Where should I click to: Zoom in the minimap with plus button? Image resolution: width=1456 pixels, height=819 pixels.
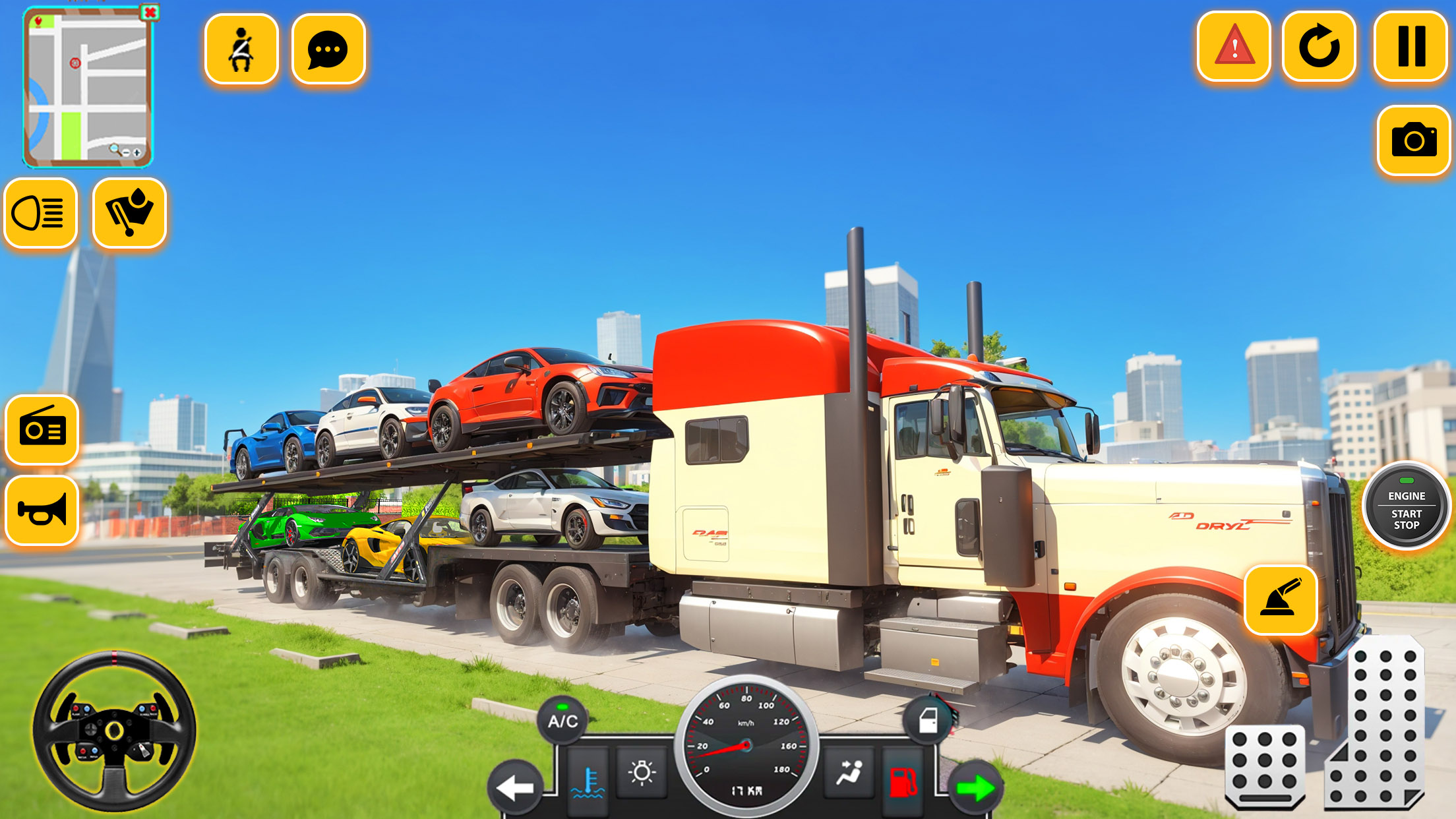tap(137, 152)
